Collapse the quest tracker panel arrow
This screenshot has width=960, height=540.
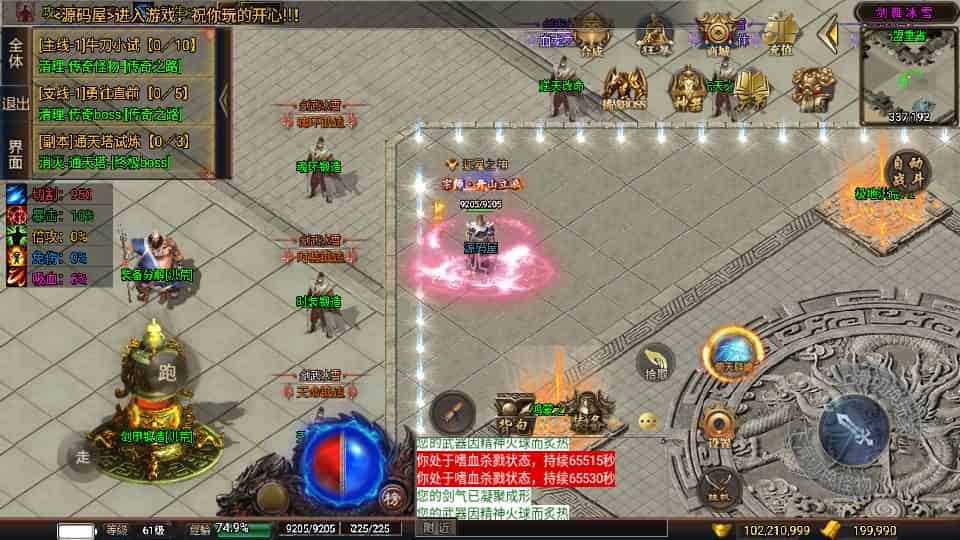[224, 100]
